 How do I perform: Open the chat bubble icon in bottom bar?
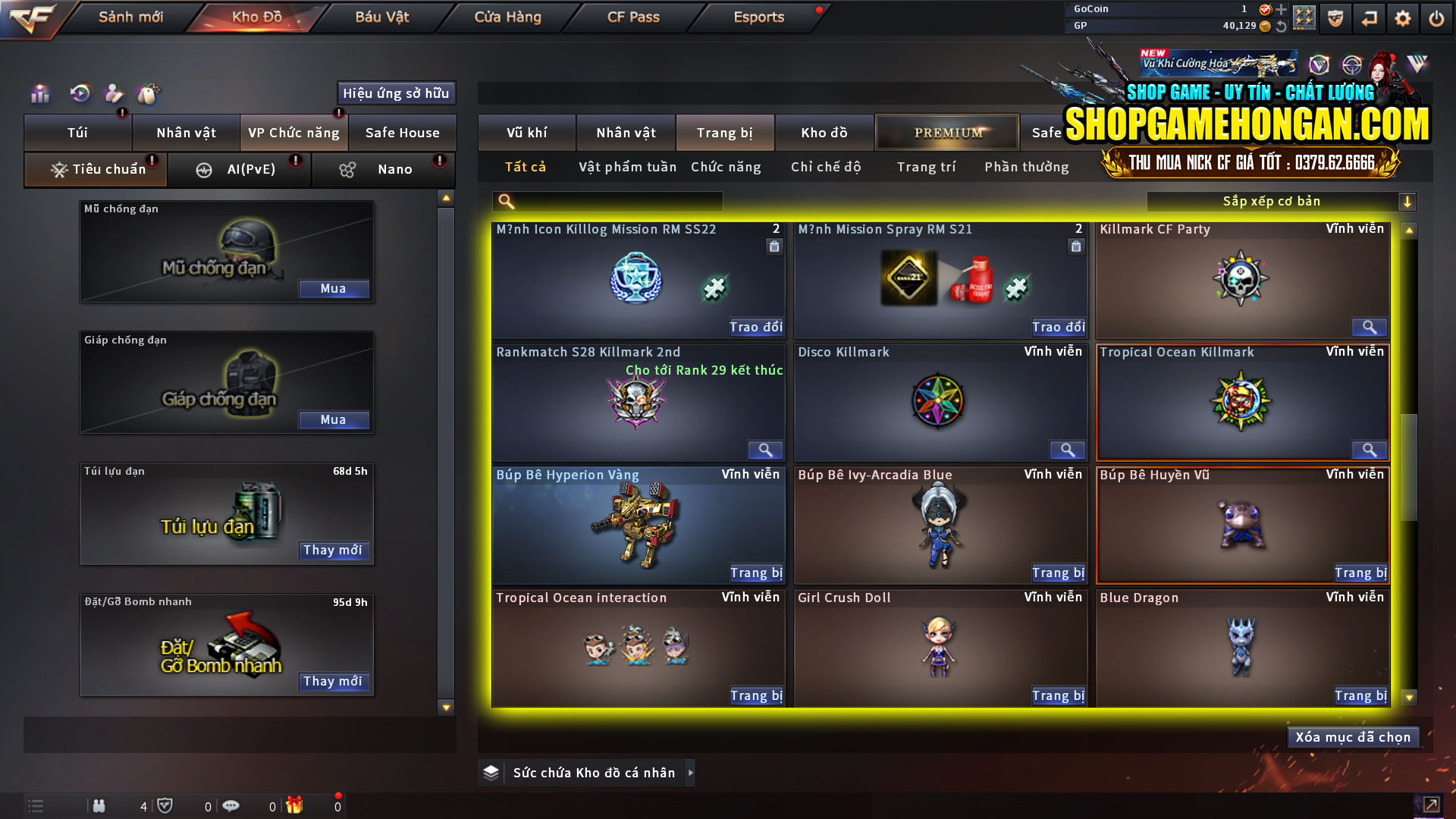coord(231,805)
